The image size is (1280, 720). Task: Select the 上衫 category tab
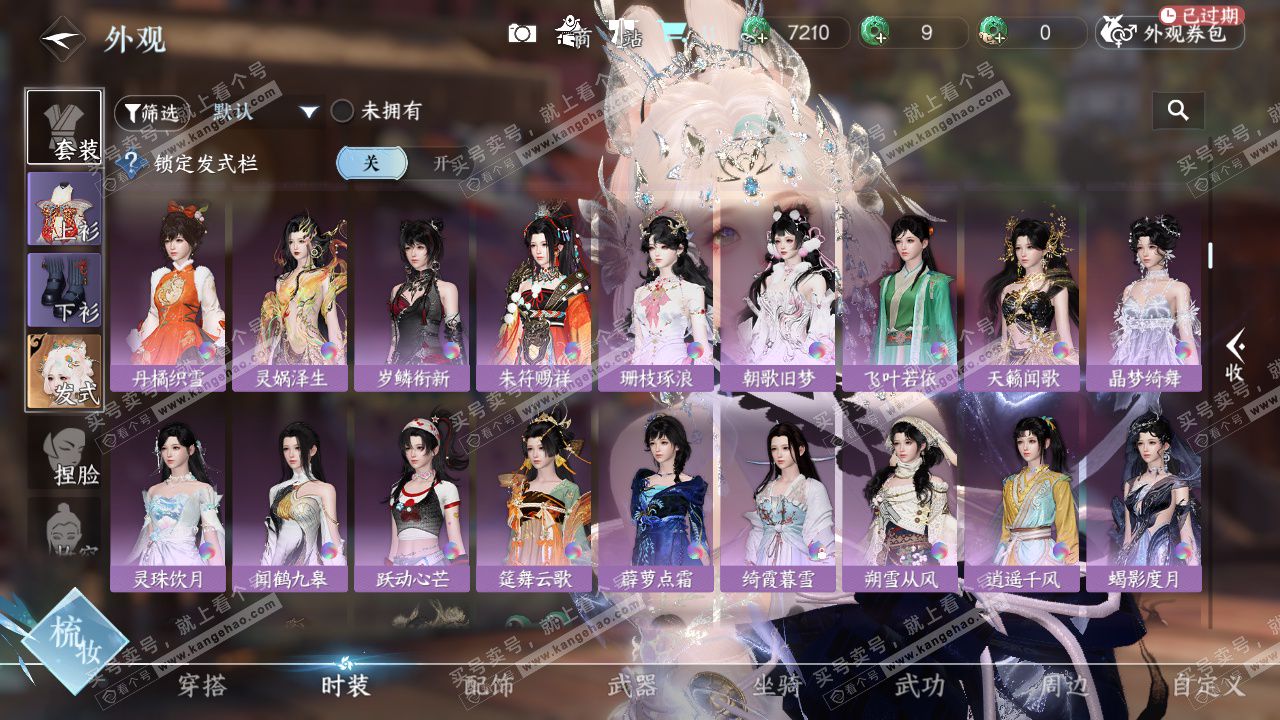[65, 208]
